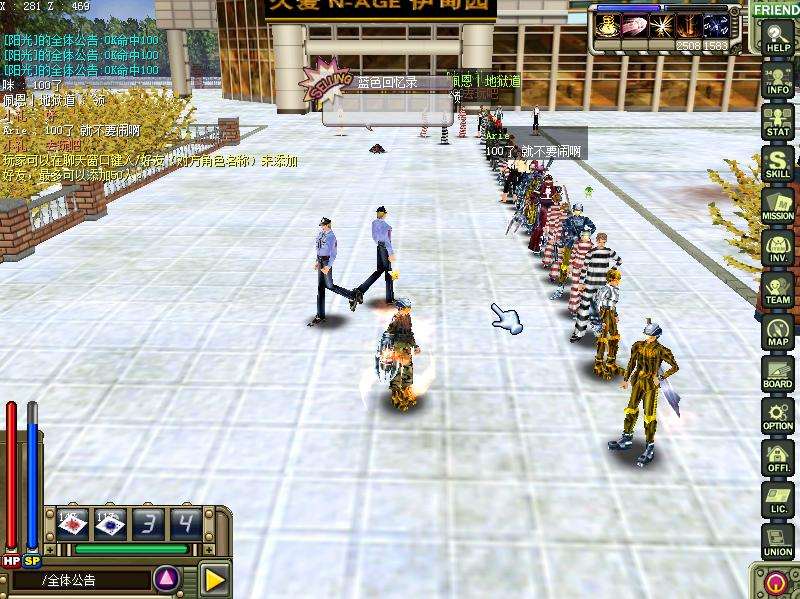This screenshot has width=800, height=599.
Task: Open the UNION panel
Action: pos(777,541)
